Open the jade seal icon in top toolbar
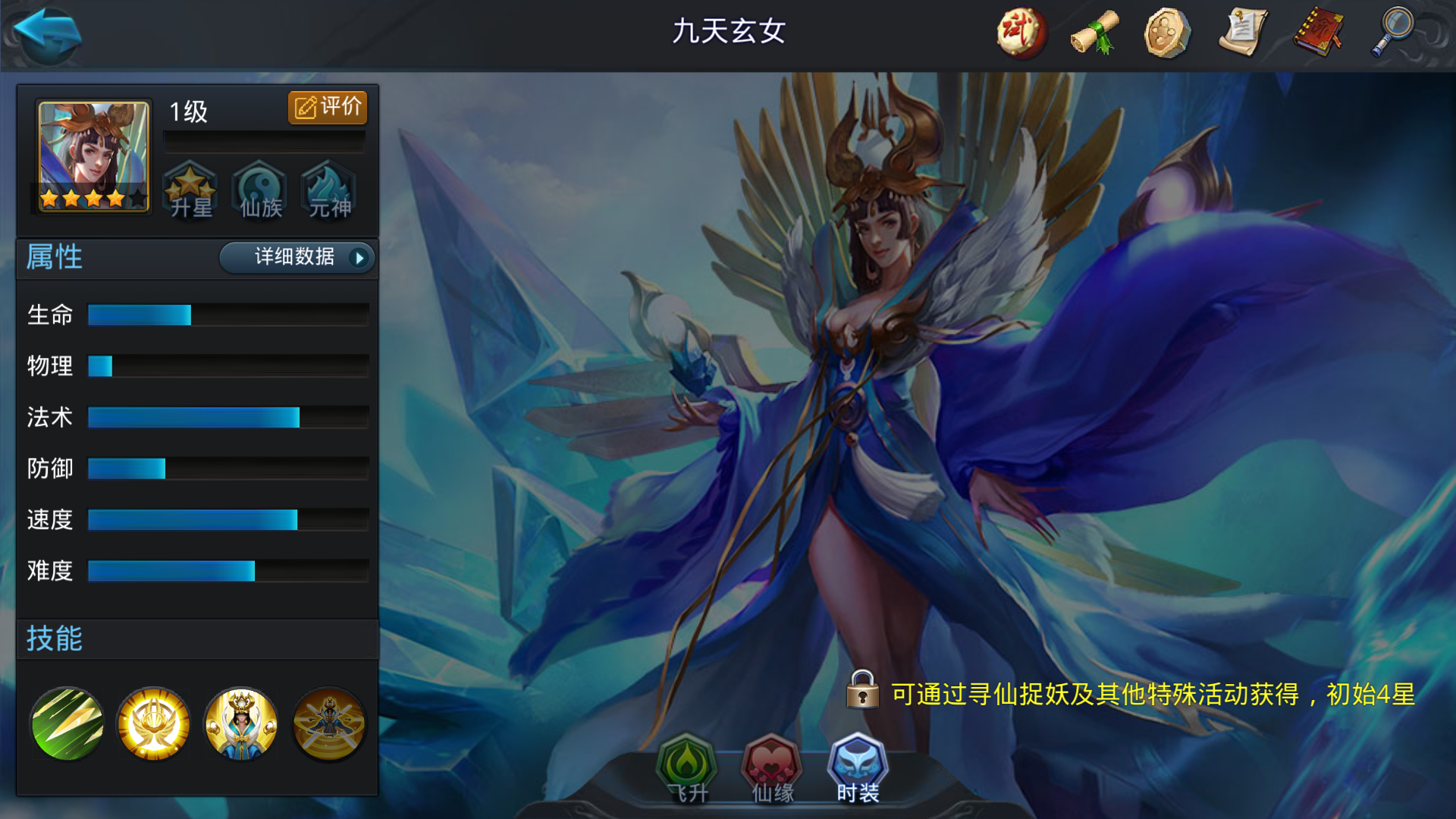 point(1166,32)
